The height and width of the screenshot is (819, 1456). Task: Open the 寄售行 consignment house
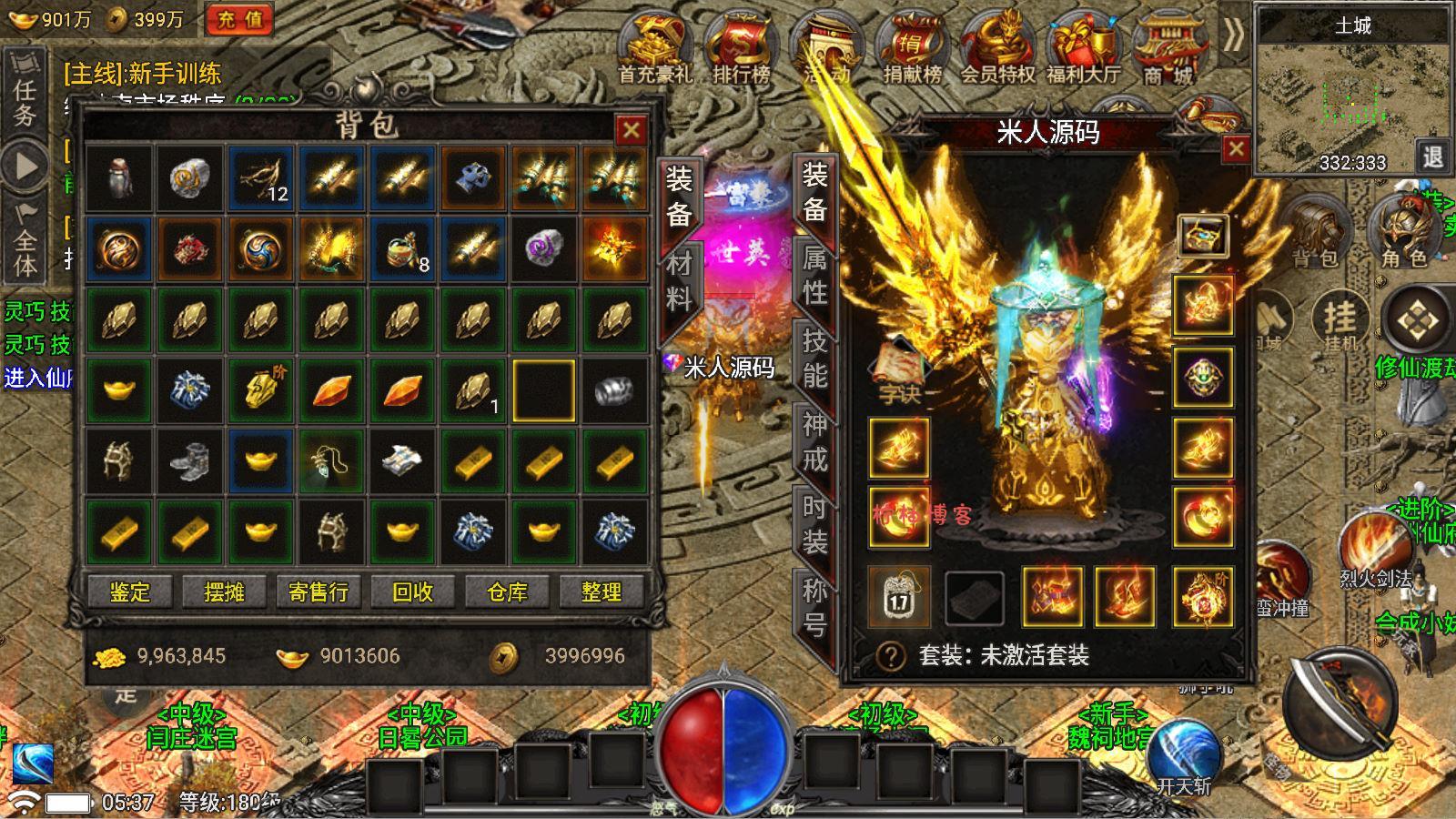point(318,592)
